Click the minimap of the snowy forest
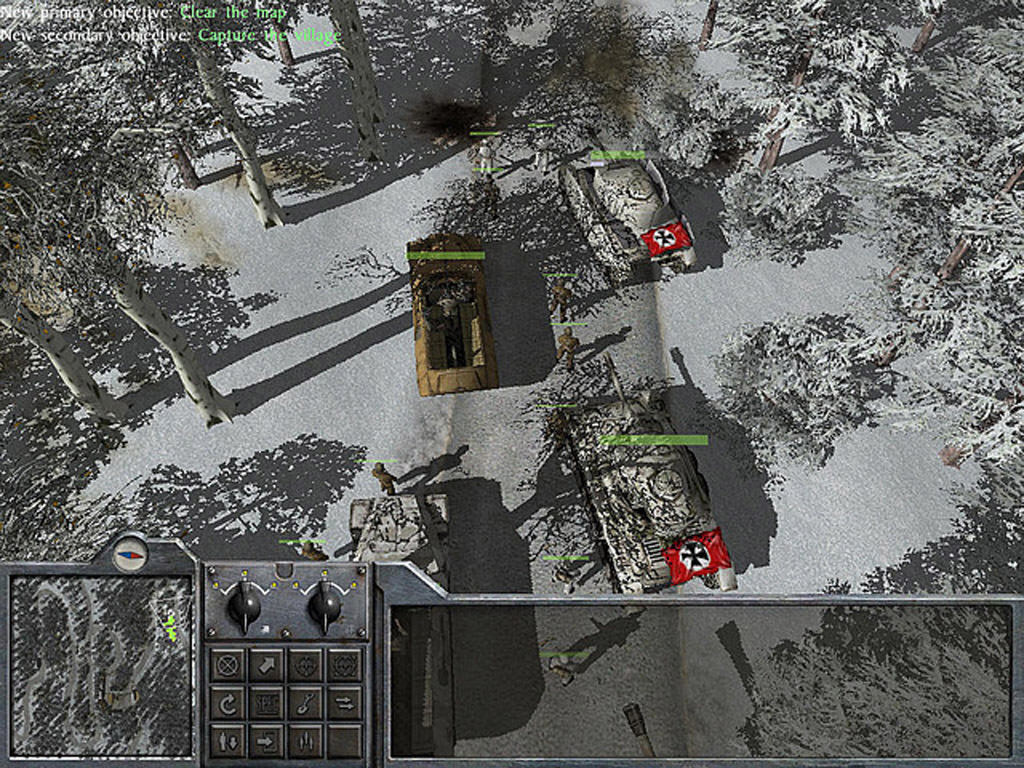The image size is (1024, 768). 100,664
